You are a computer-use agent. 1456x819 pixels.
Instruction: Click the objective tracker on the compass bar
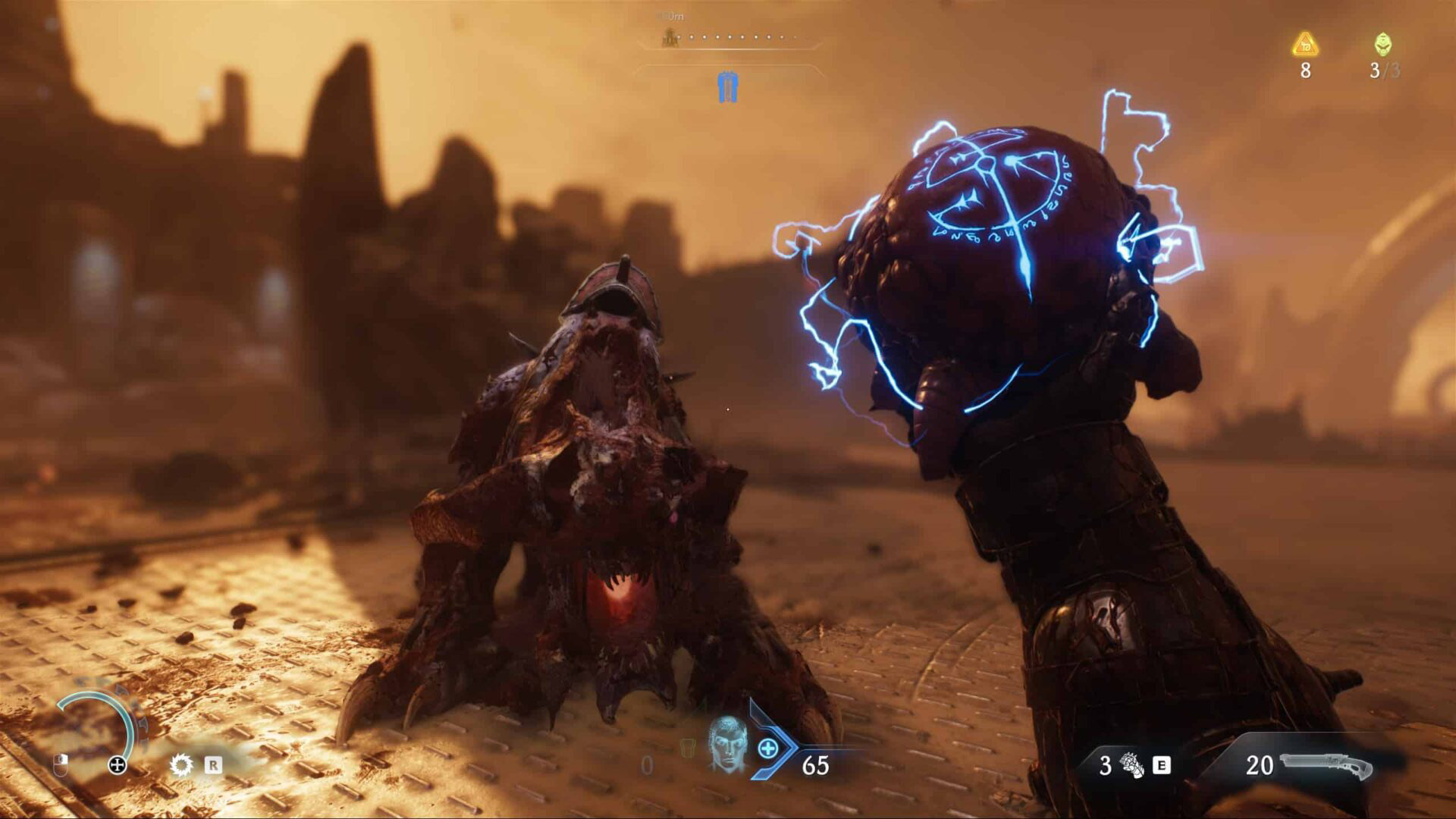(x=670, y=36)
